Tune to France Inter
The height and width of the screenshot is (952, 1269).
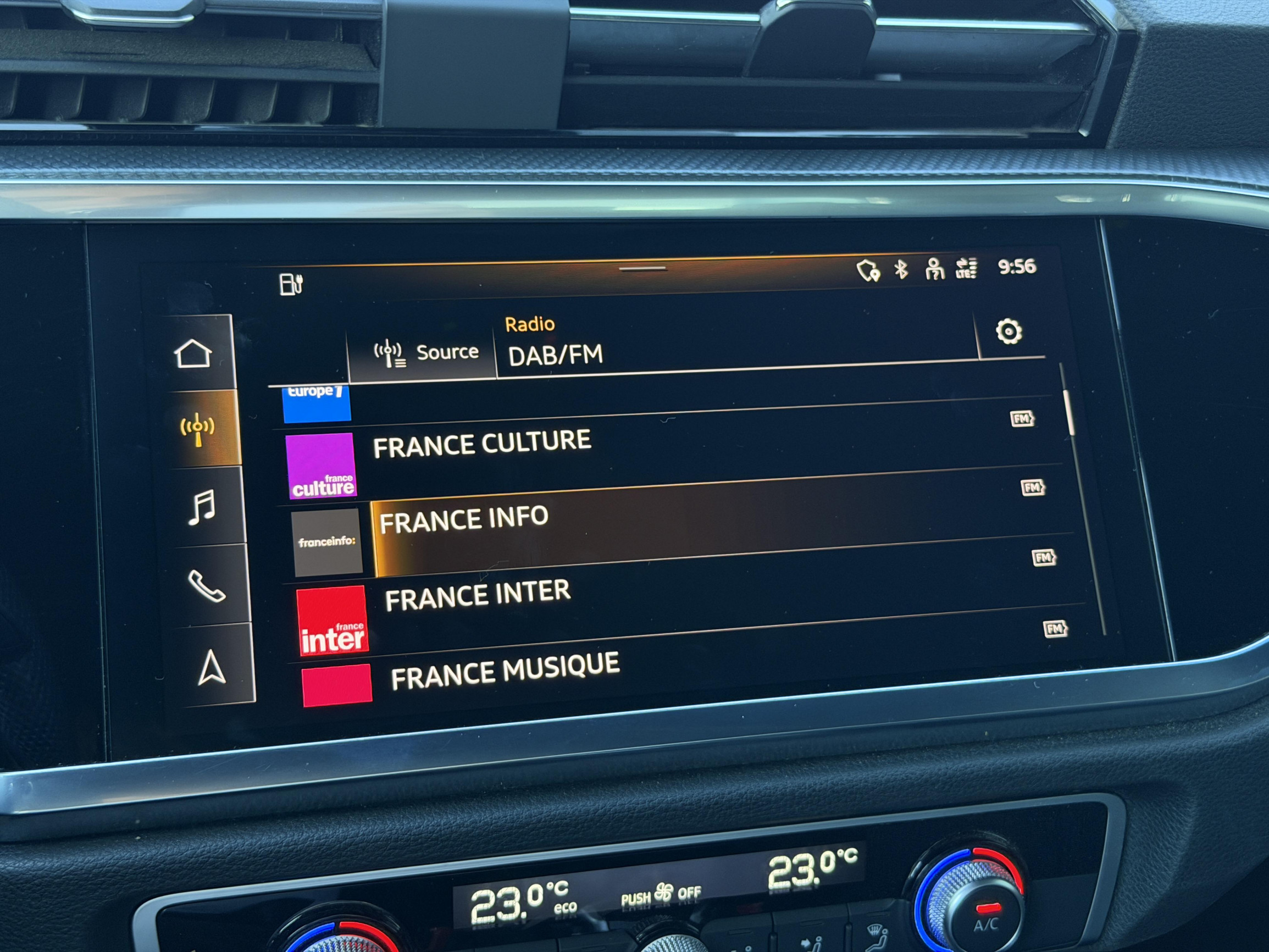477,596
